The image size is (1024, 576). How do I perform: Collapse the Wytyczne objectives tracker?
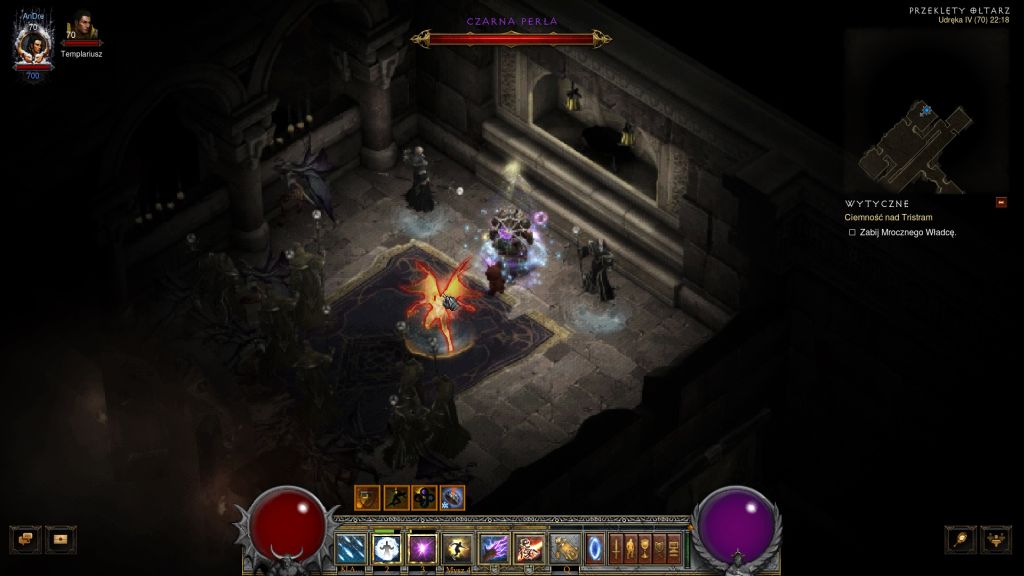[x=1001, y=203]
